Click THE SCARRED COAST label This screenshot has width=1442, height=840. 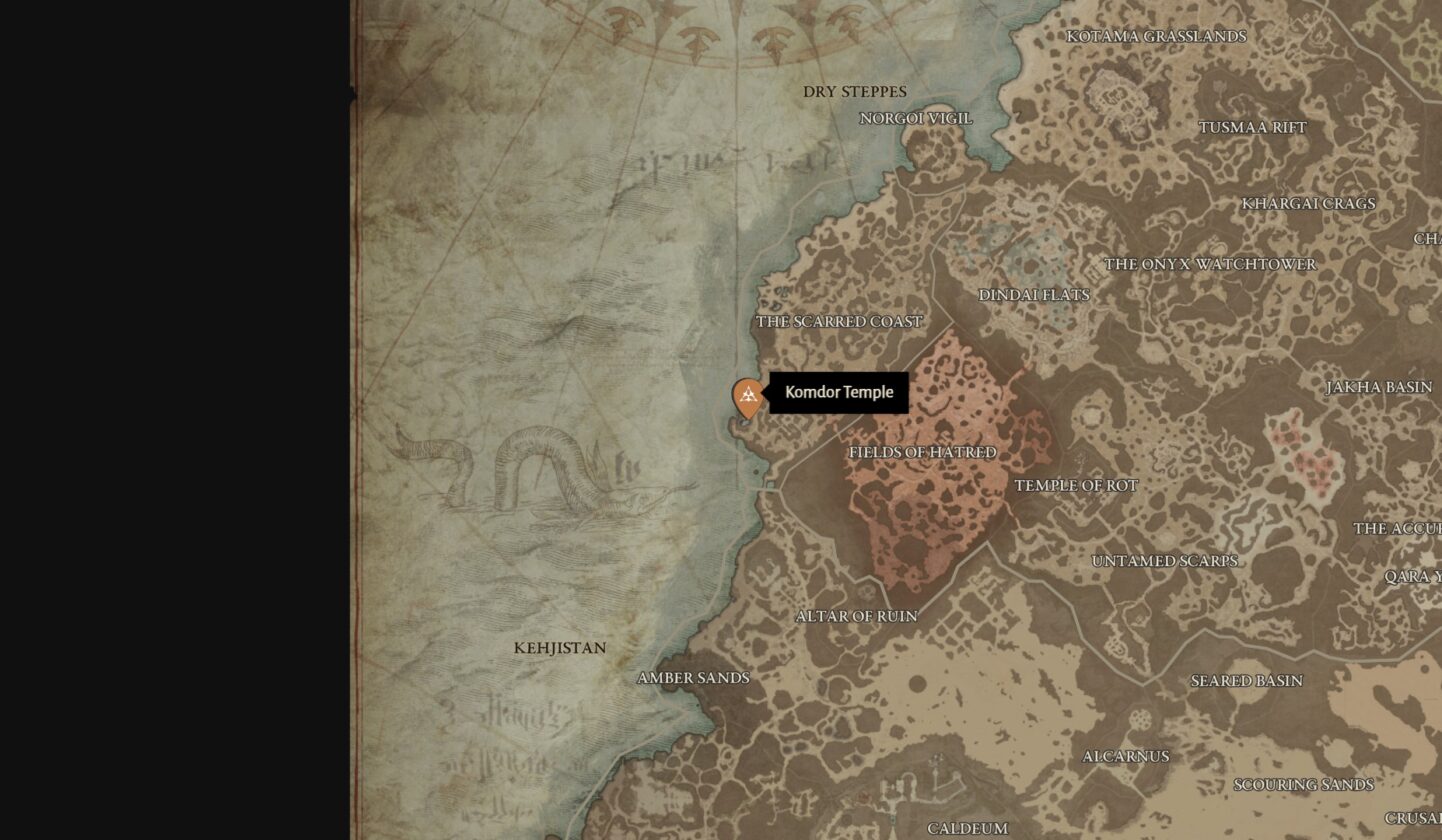click(840, 322)
